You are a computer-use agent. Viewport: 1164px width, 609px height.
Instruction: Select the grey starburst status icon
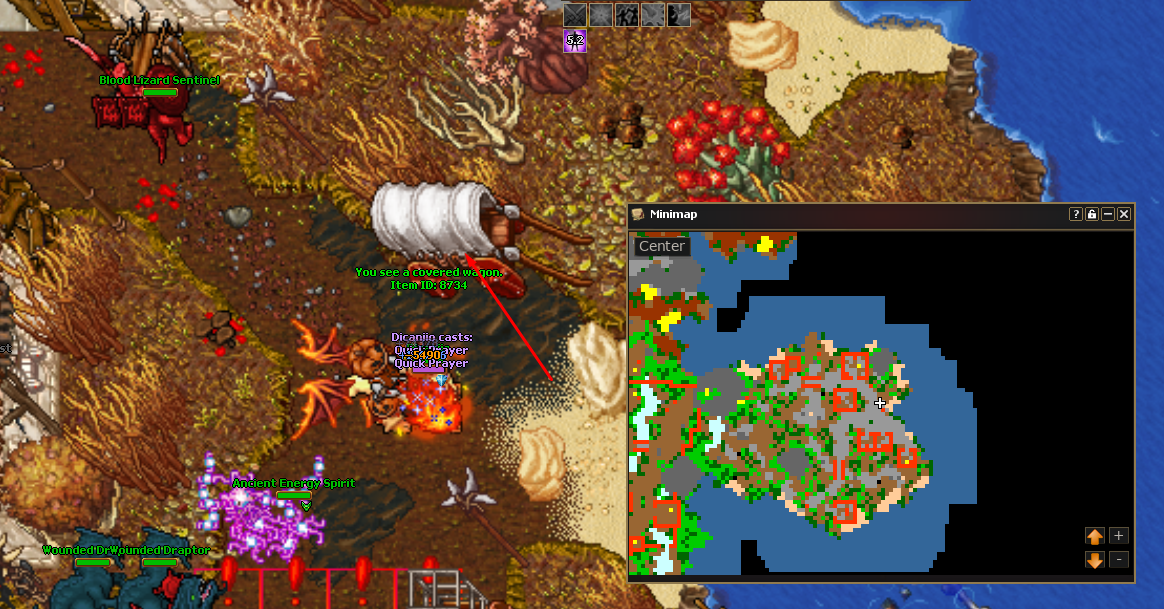pos(600,14)
